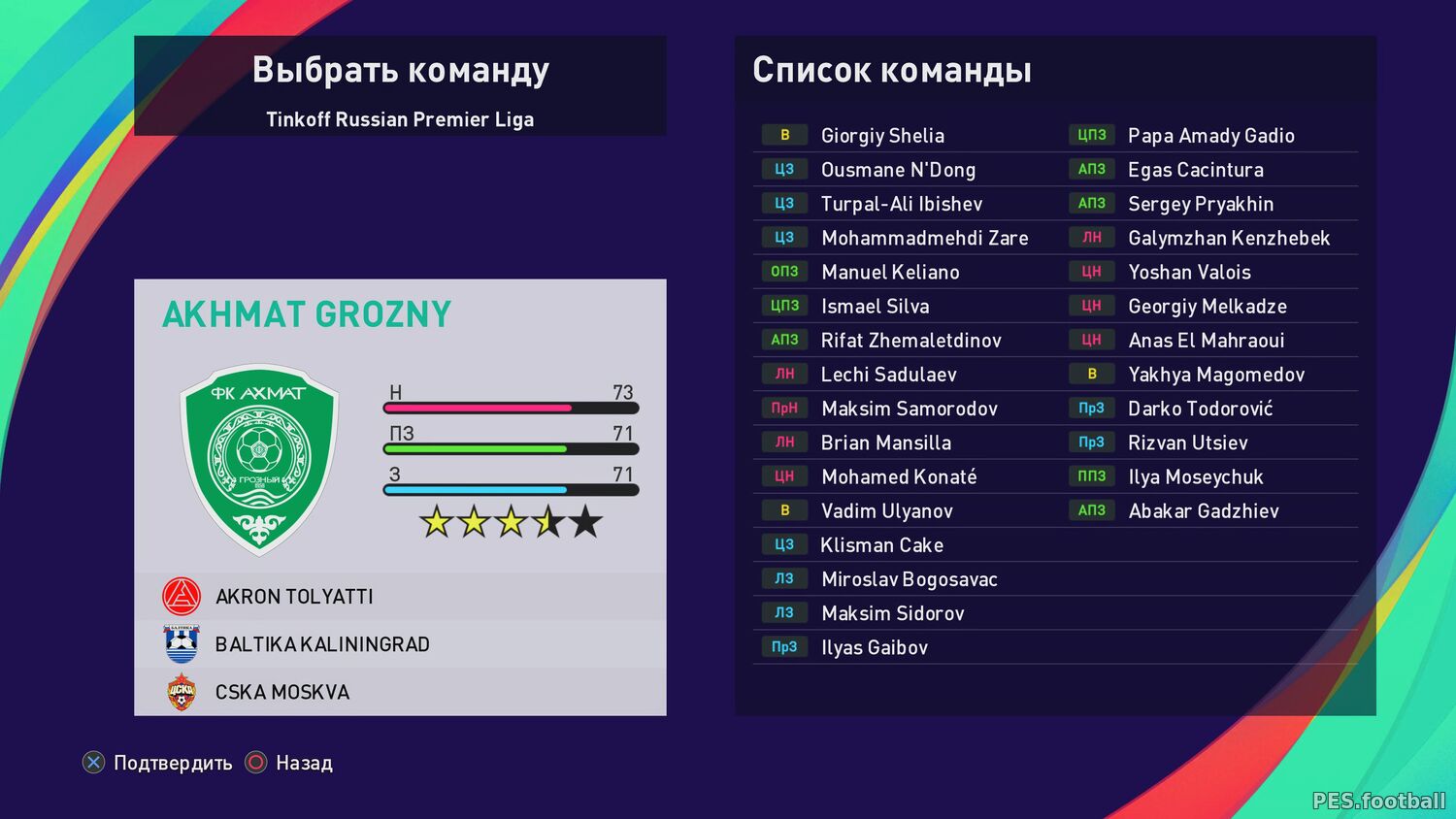Open the Tinkoff Russian Premier Liga league selector
The width and height of the screenshot is (1456, 819).
tap(400, 119)
